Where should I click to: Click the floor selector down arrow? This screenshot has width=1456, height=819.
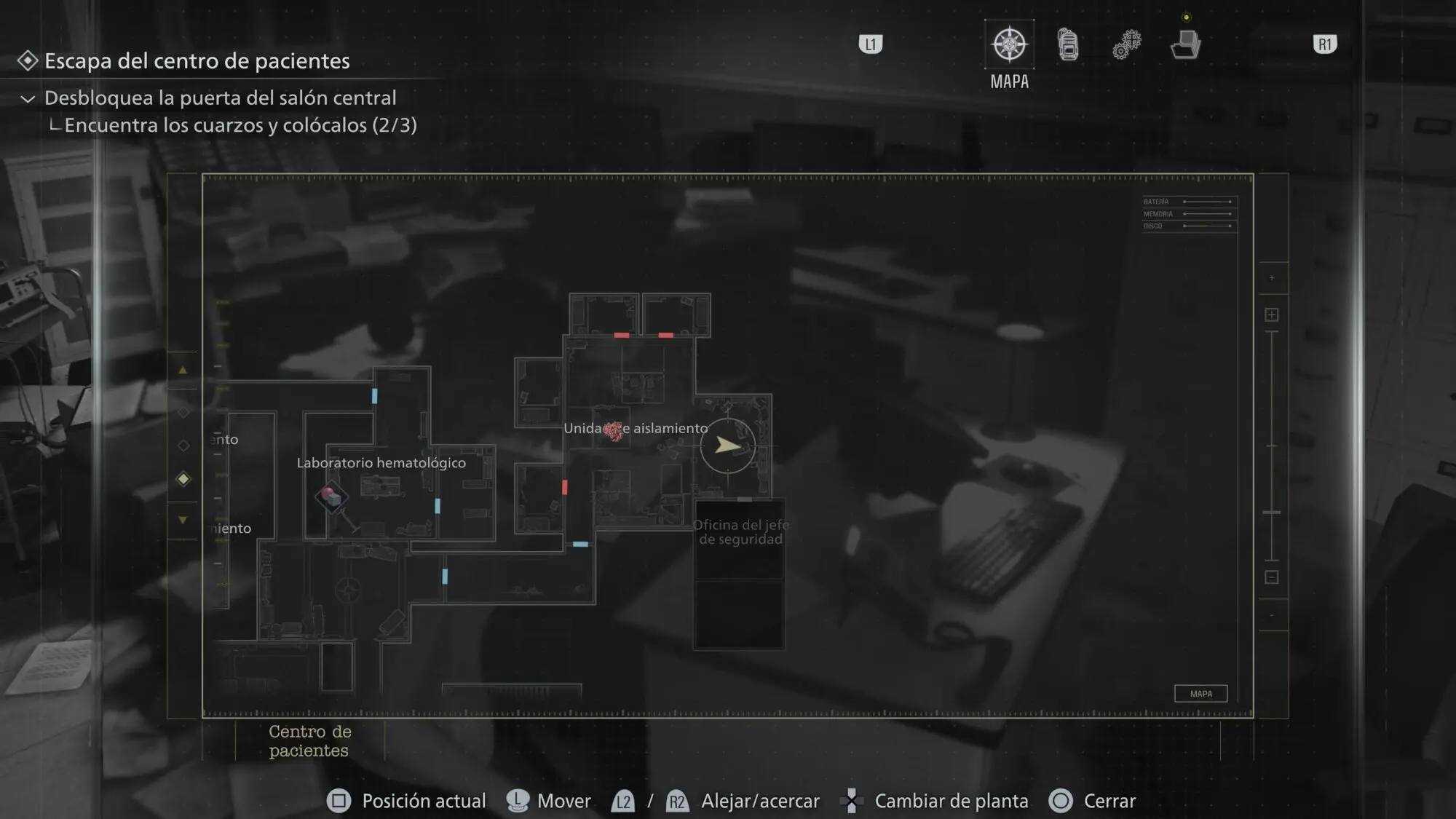tap(183, 520)
